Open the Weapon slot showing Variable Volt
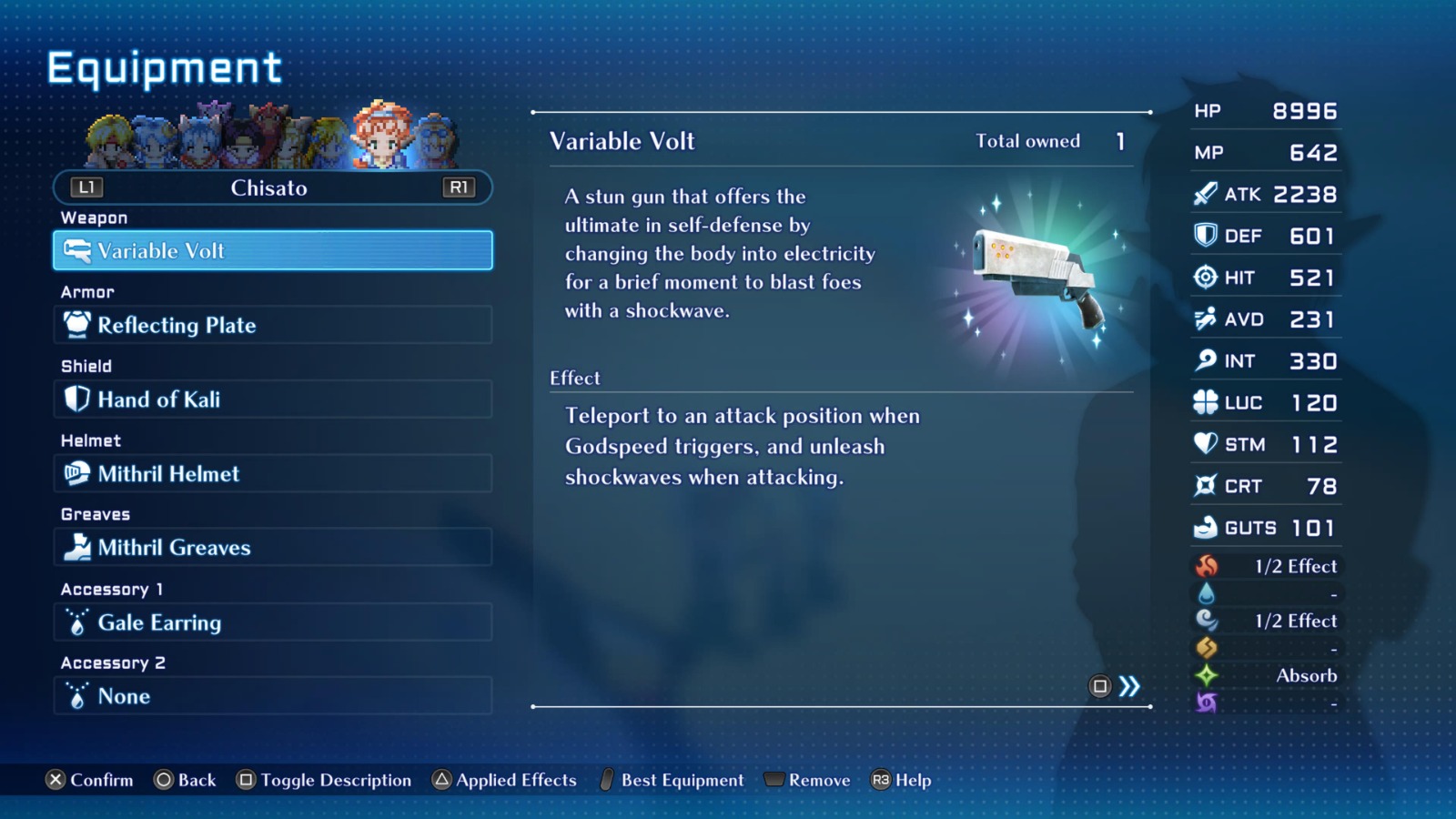The width and height of the screenshot is (1456, 819). point(271,250)
